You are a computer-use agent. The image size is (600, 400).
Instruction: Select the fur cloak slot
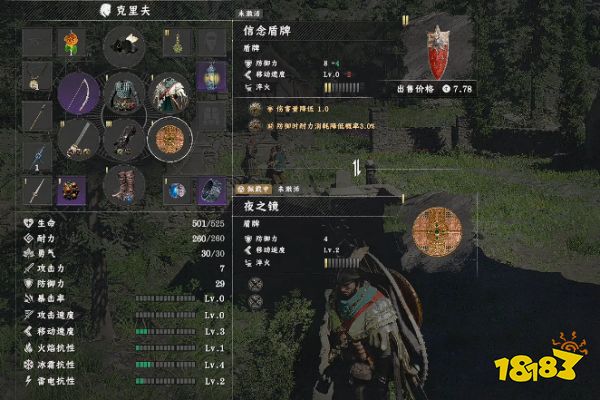click(x=168, y=94)
